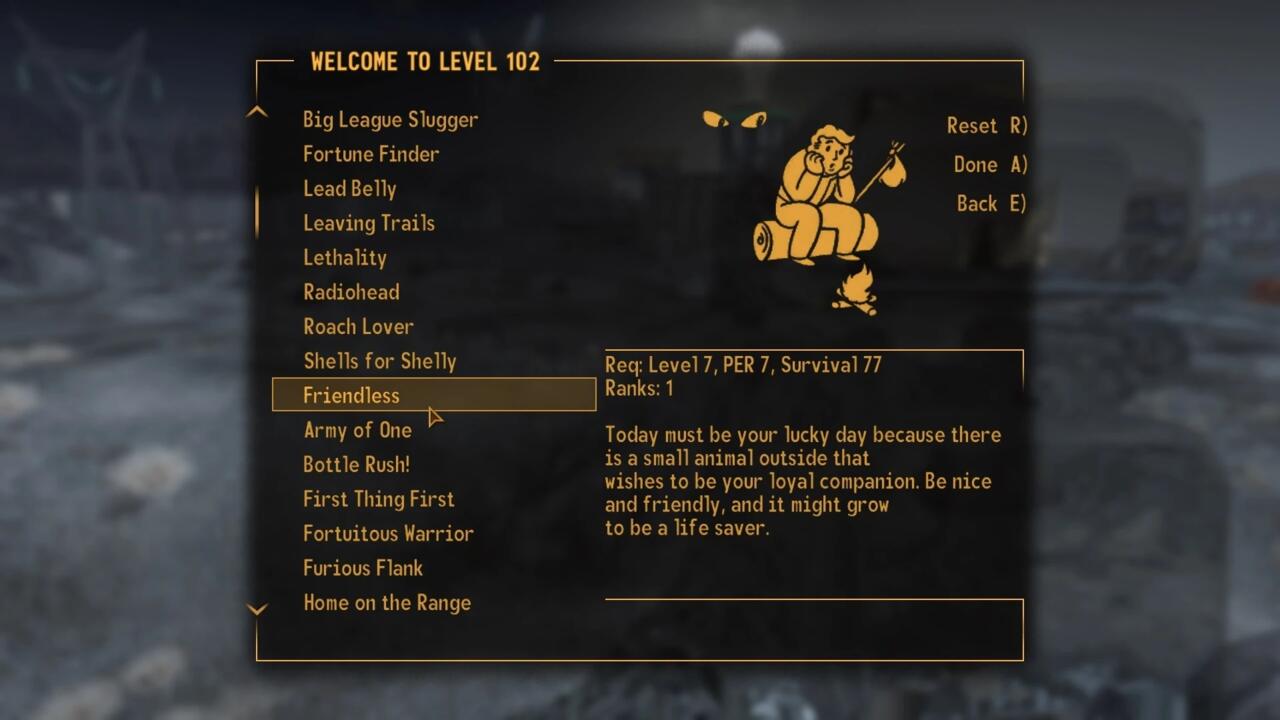Screen dimensions: 1280x720
Task: Choose the Lethality perk
Action: (345, 258)
